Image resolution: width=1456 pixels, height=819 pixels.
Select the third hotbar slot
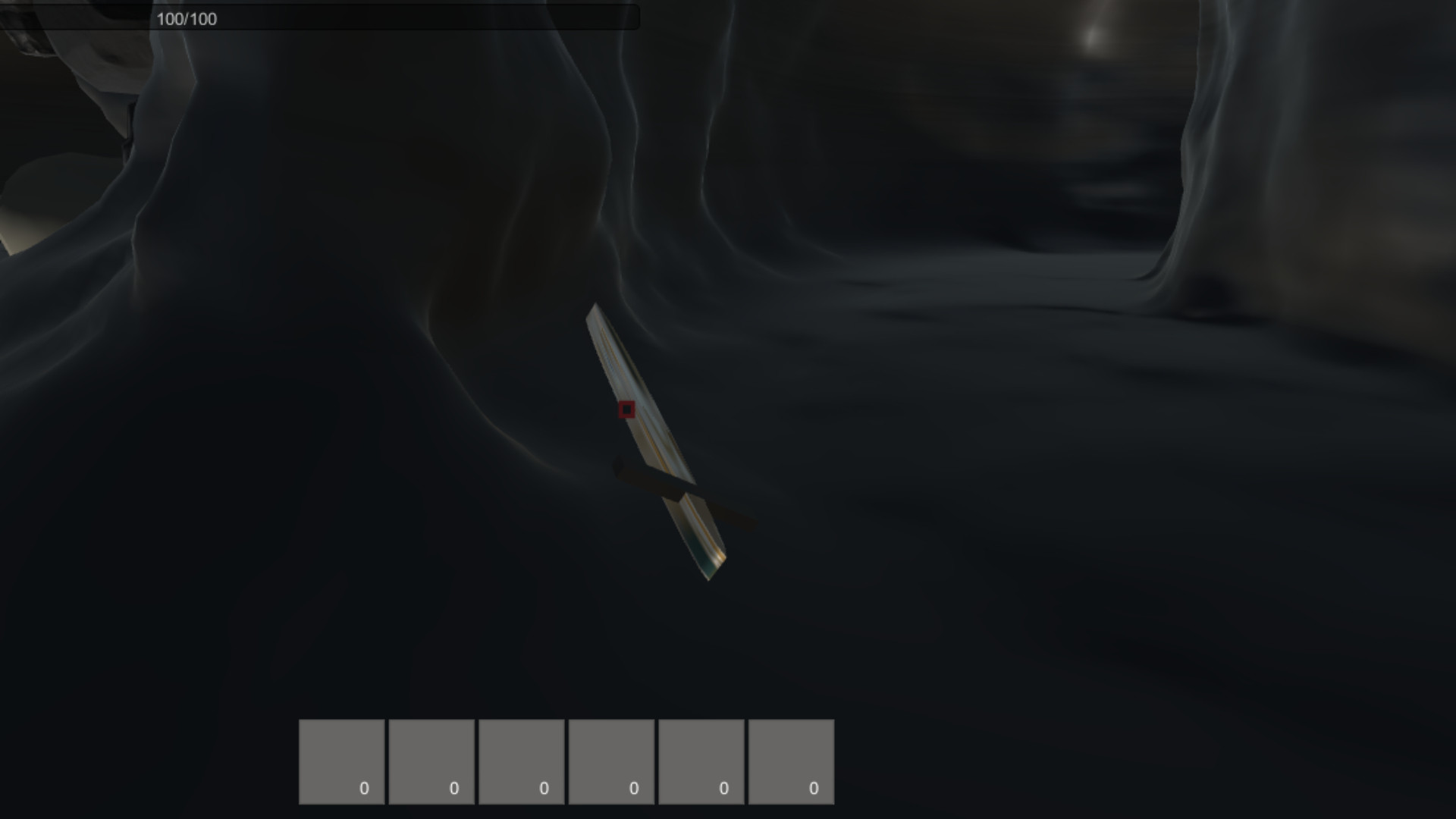click(521, 761)
